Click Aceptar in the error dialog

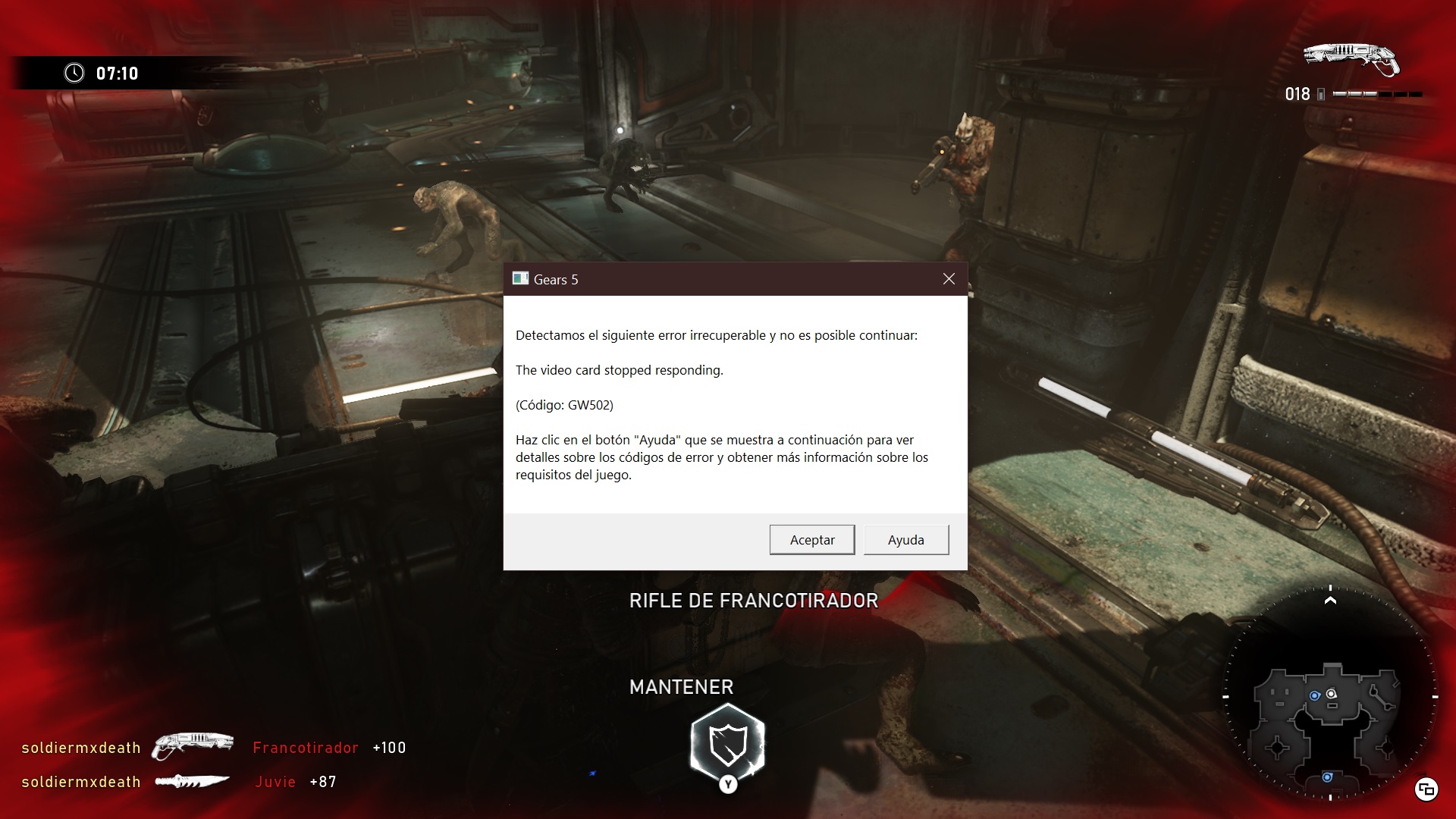[x=811, y=540]
